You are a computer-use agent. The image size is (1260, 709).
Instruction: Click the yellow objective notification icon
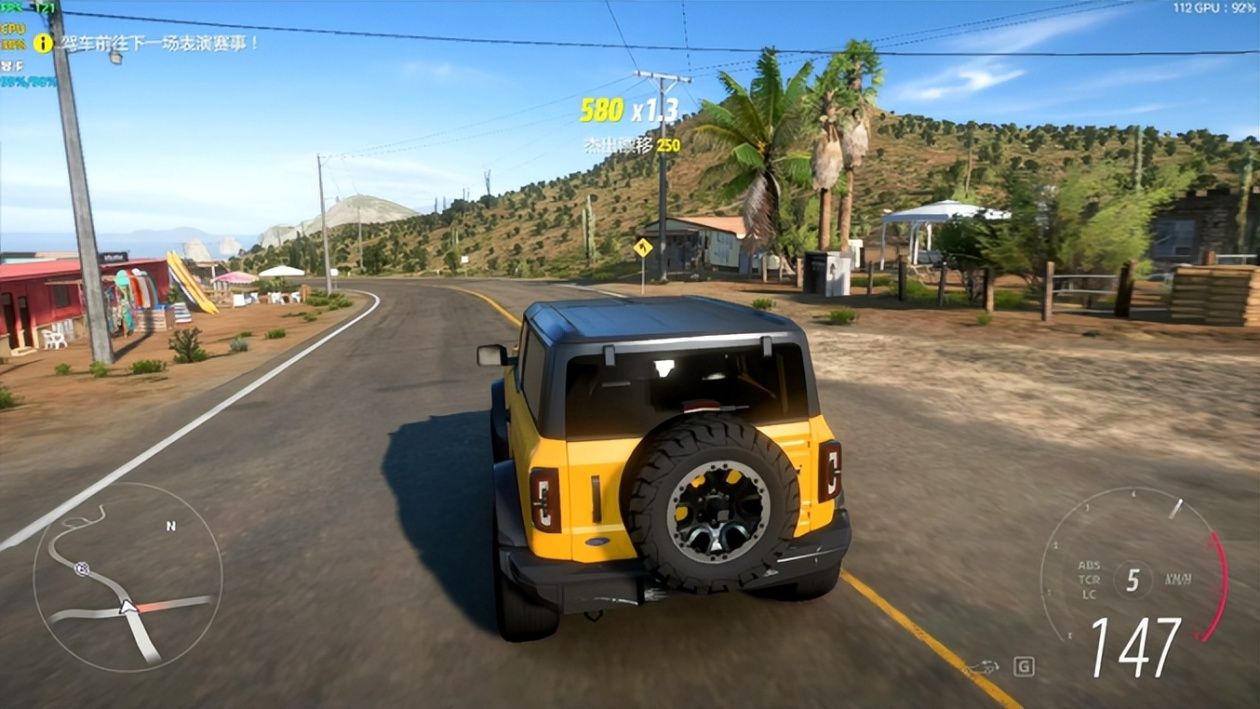click(x=43, y=43)
